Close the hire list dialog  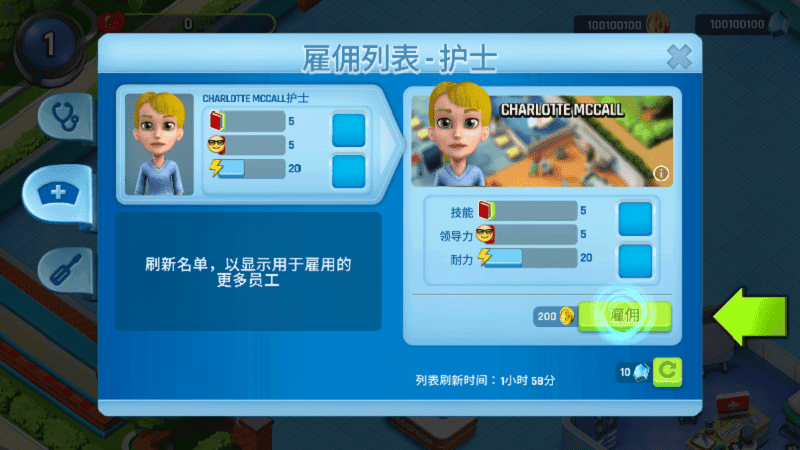tap(679, 56)
